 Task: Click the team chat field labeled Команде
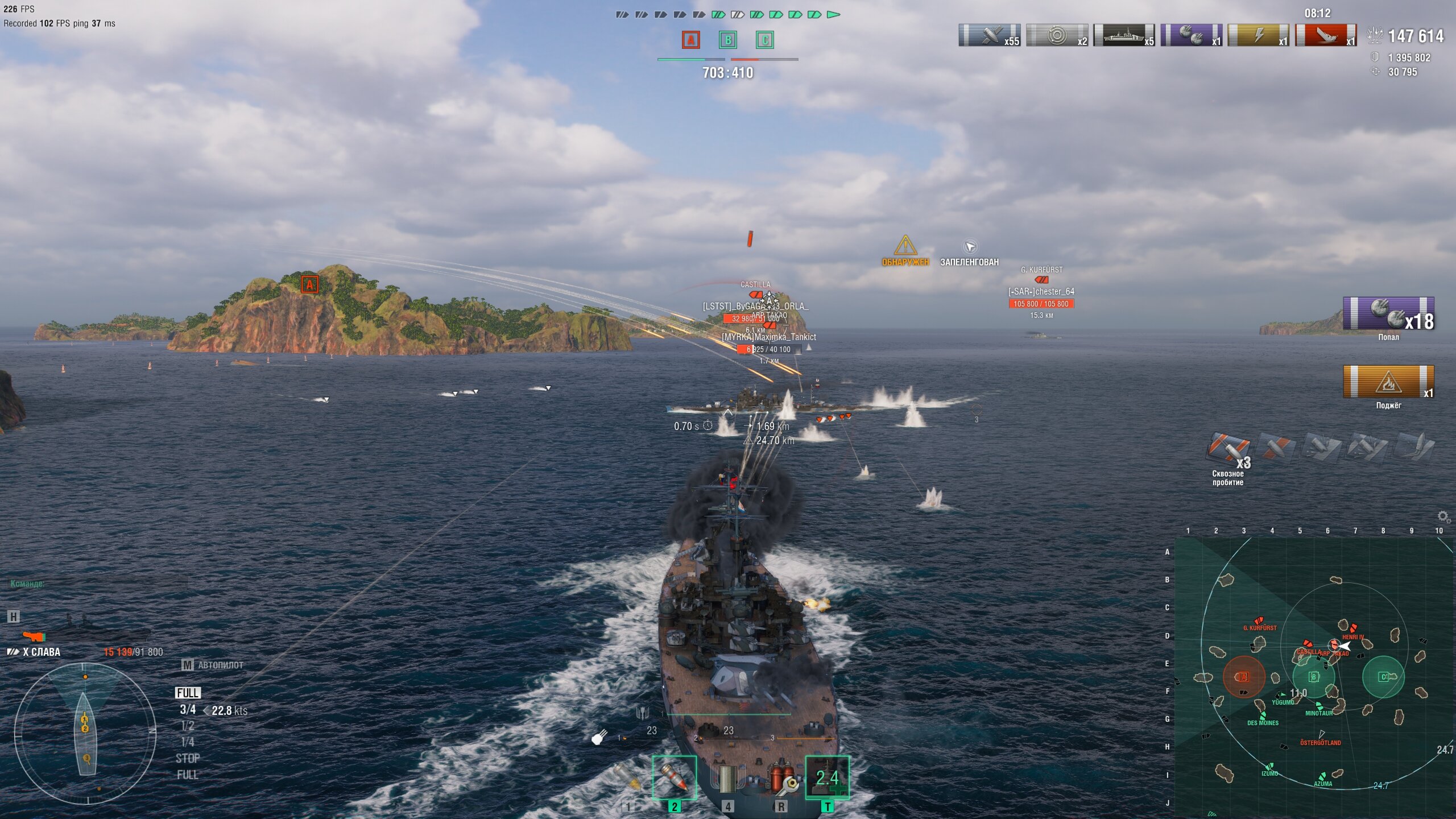pos(97,584)
